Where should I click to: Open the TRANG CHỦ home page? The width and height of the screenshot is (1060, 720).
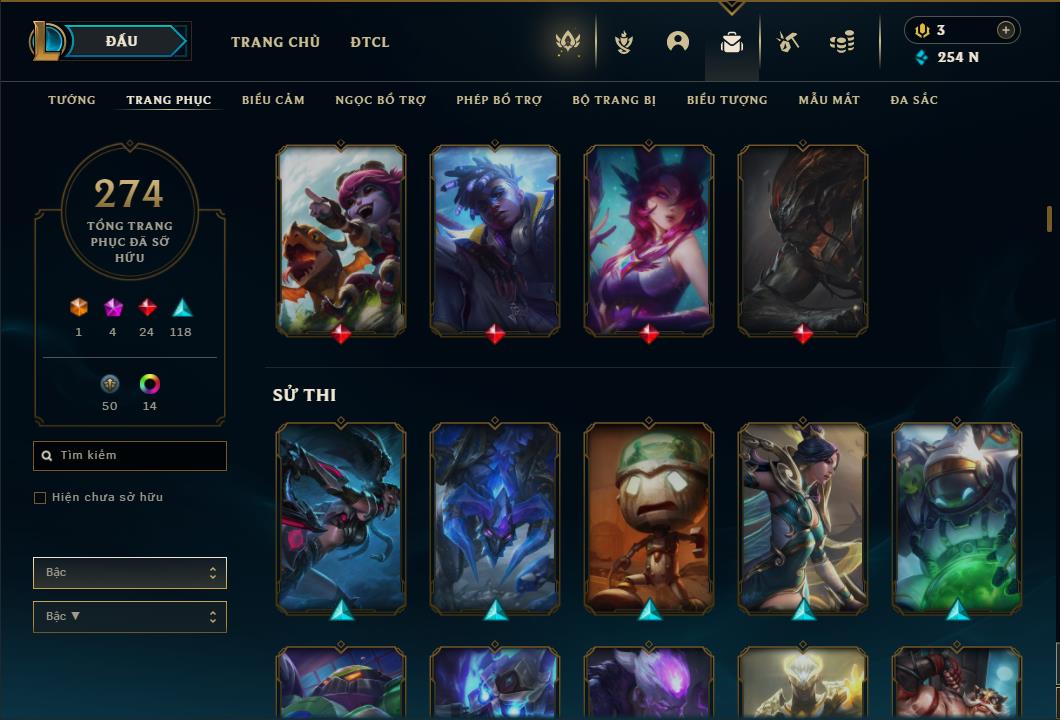(275, 42)
